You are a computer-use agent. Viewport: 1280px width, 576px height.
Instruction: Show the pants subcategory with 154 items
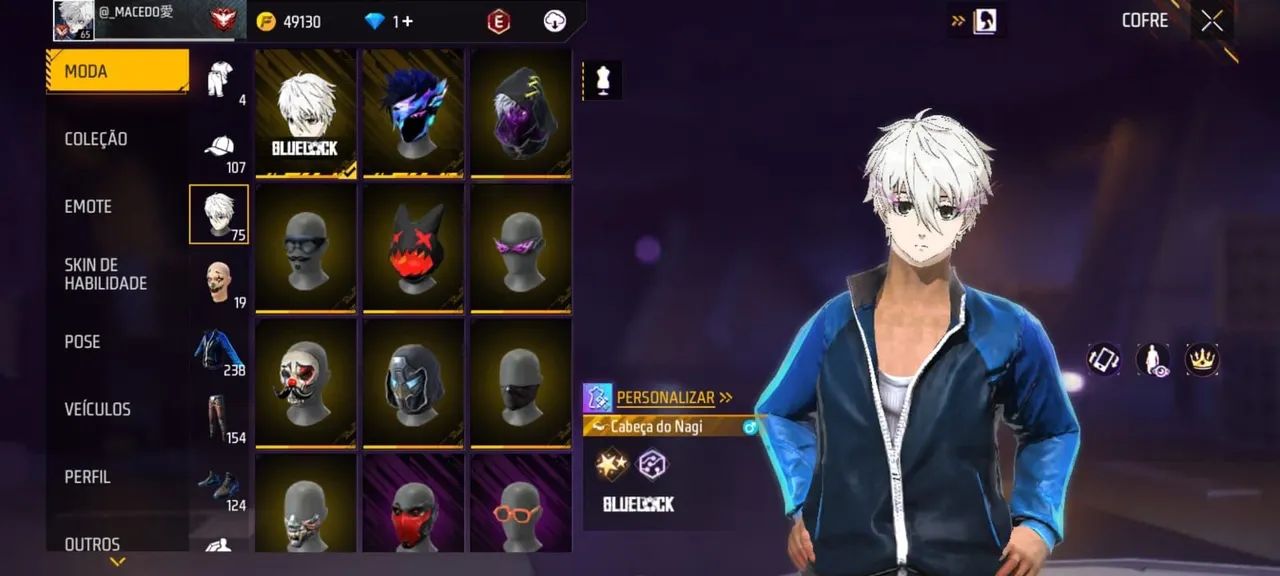219,418
